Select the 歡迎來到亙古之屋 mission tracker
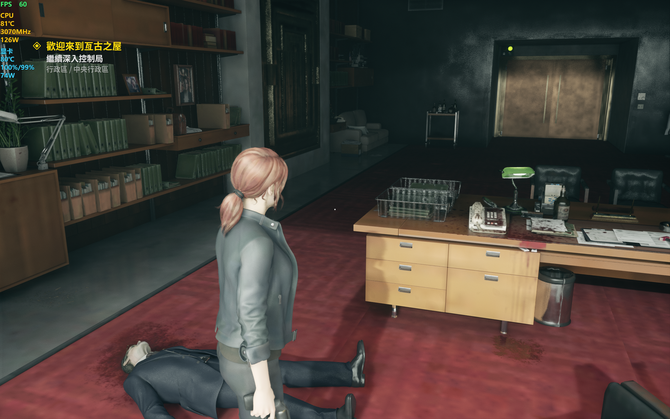 tap(84, 46)
